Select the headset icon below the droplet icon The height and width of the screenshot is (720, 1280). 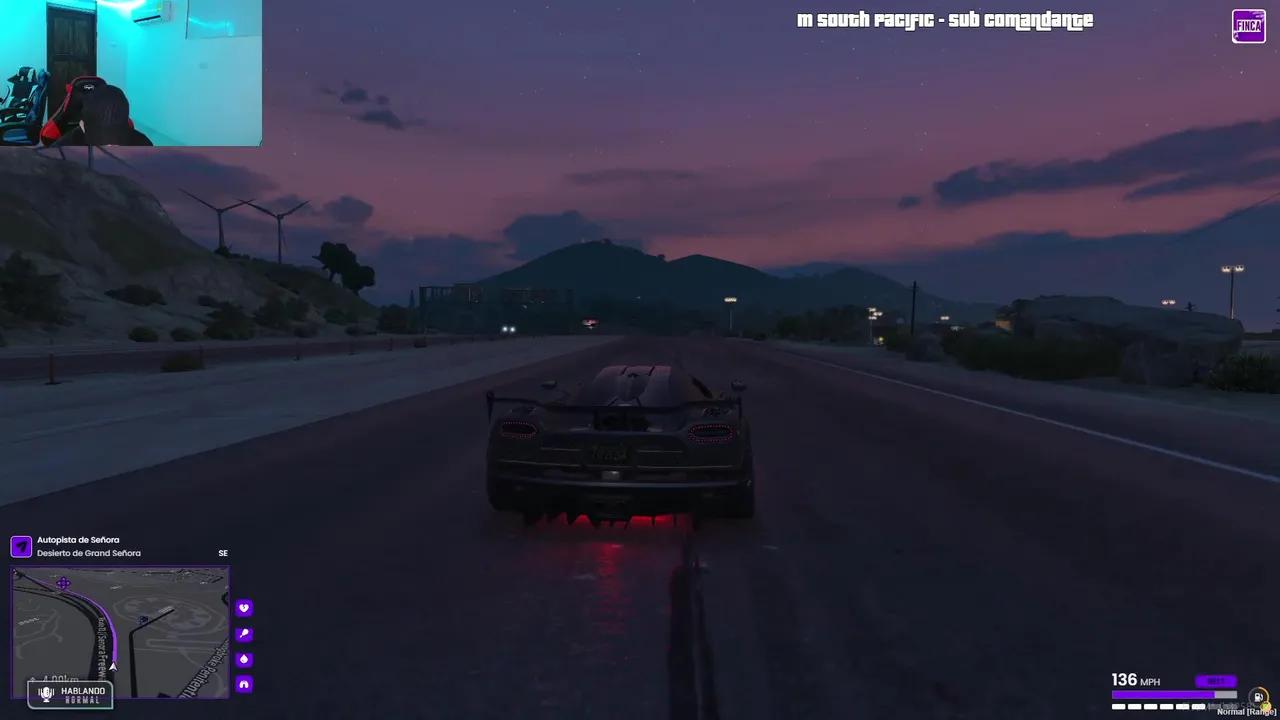[244, 684]
